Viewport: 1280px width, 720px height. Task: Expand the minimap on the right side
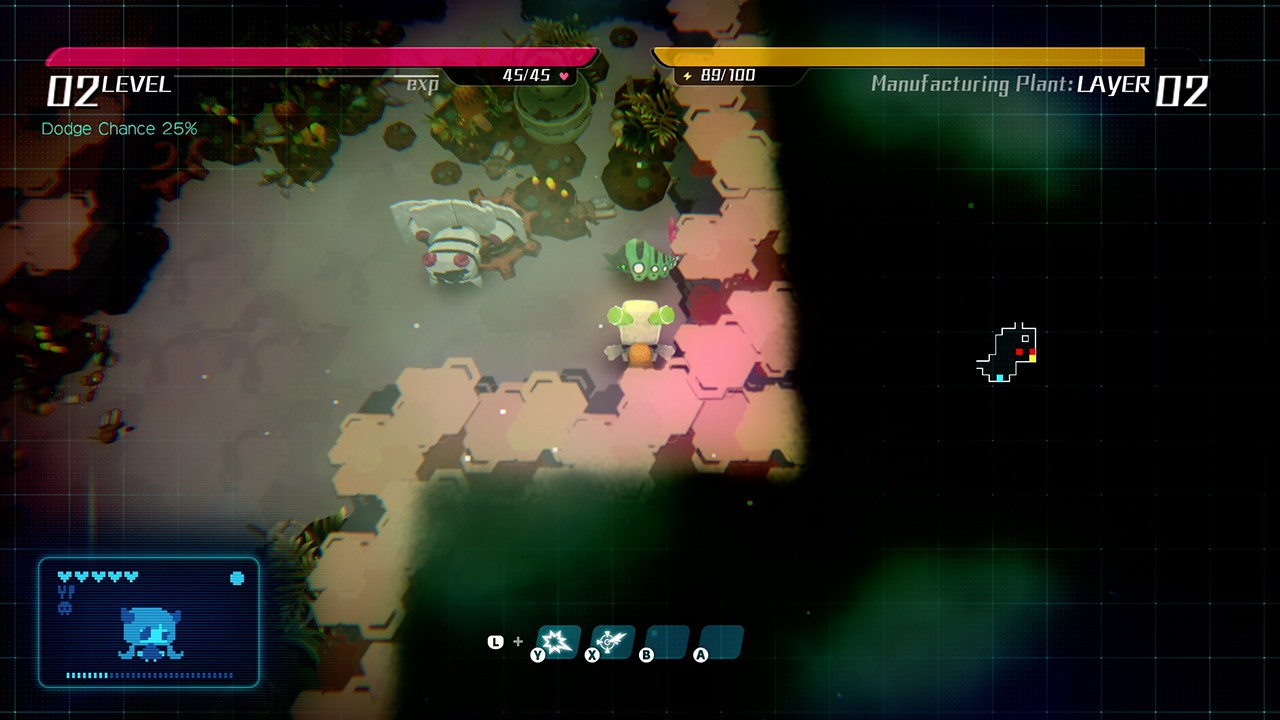(x=1007, y=350)
